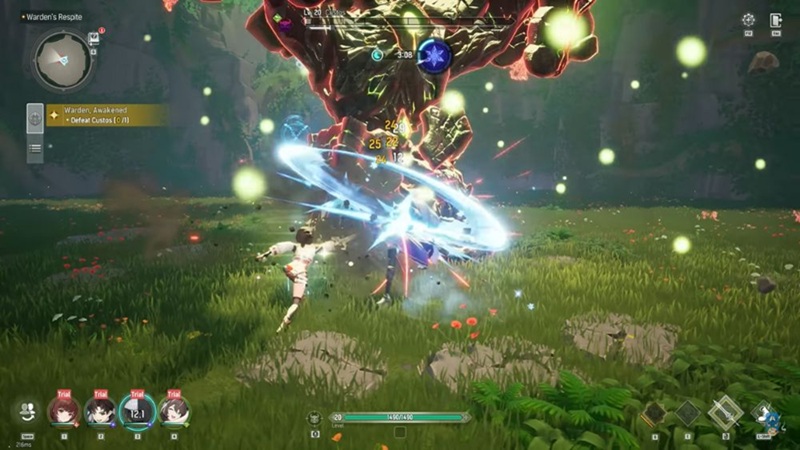Screen dimensions: 800x450
Task: Open the circular minimap
Action: coord(62,60)
